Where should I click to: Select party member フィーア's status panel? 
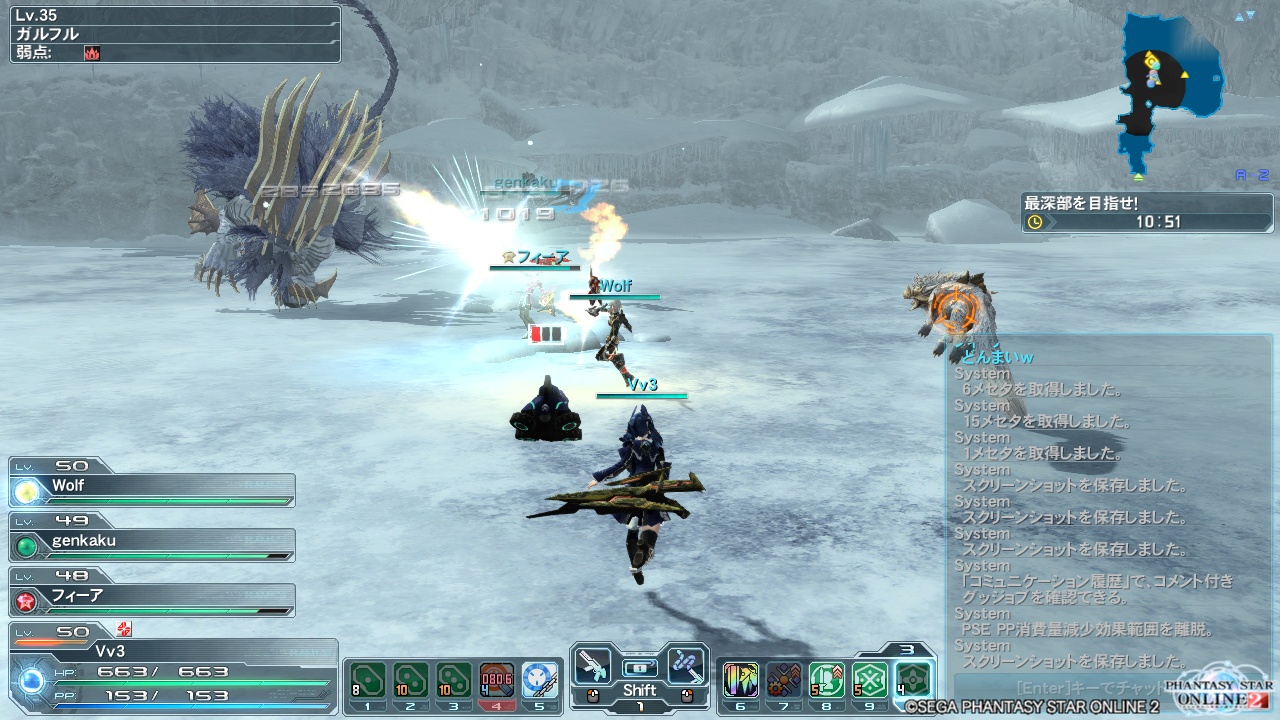pyautogui.click(x=152, y=598)
